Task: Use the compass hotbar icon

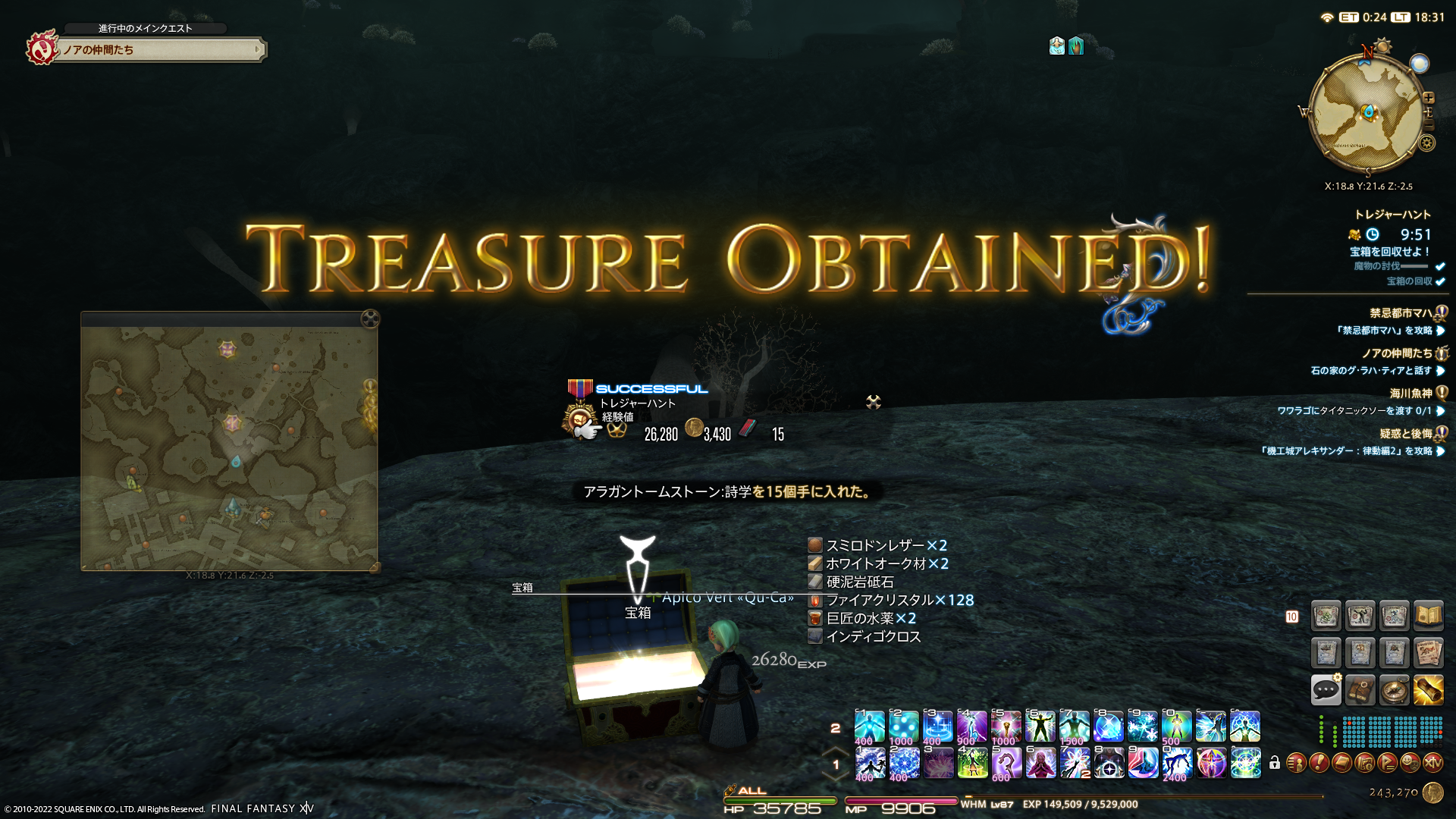Action: point(1394,689)
